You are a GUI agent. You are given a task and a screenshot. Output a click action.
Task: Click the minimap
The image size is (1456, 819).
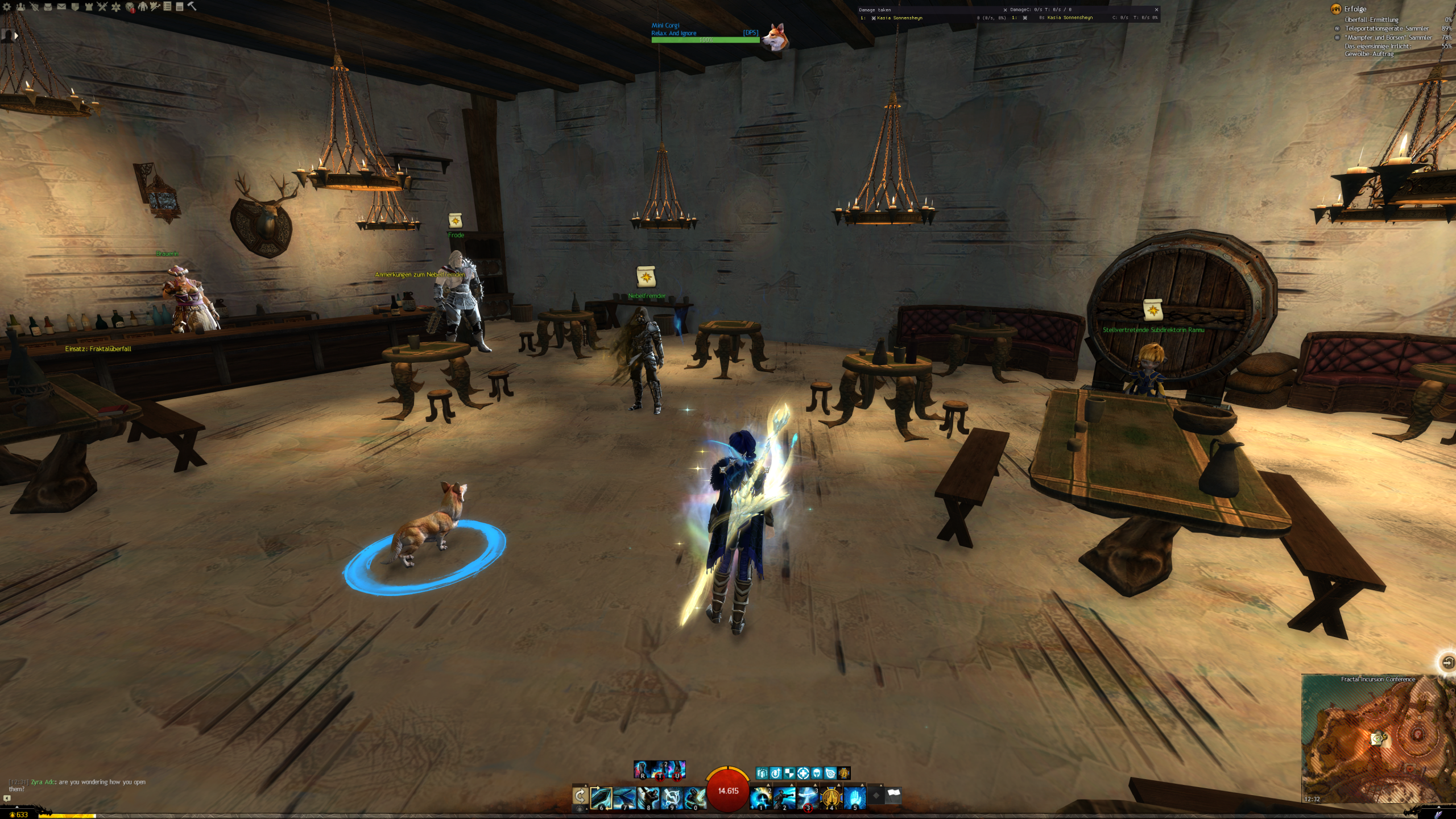pos(1378,739)
